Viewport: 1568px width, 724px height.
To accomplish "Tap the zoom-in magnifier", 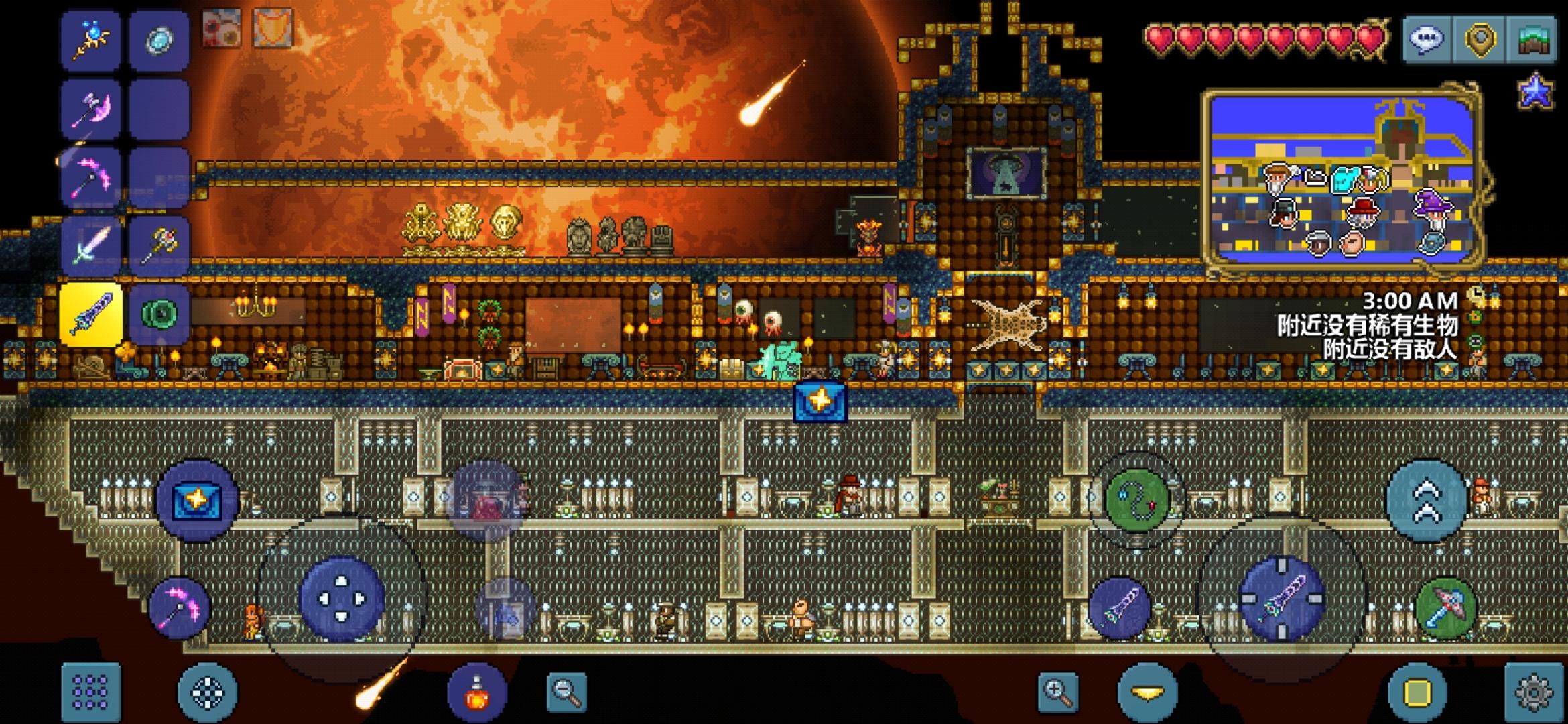I will (x=1058, y=692).
